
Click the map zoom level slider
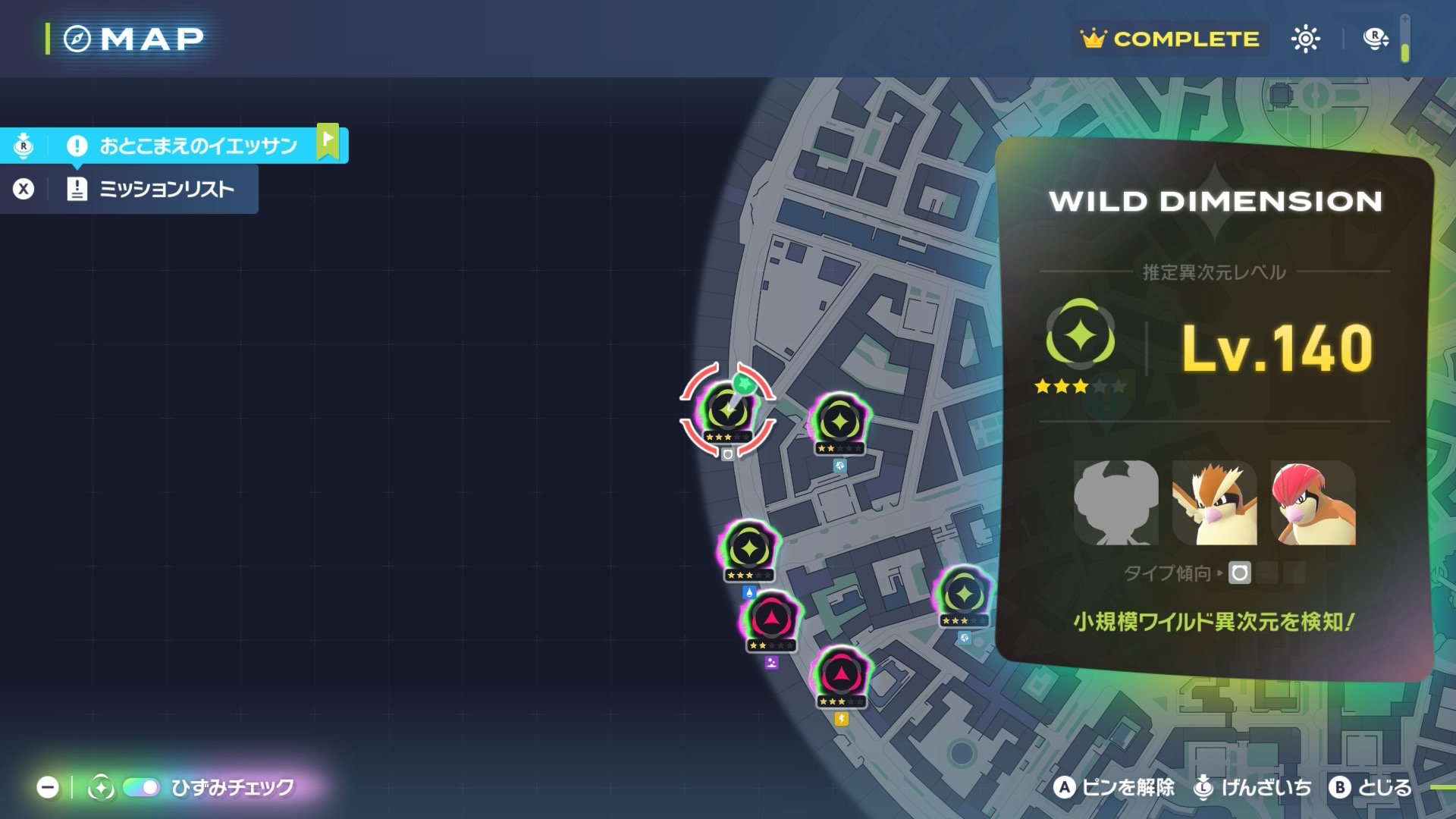click(1405, 38)
